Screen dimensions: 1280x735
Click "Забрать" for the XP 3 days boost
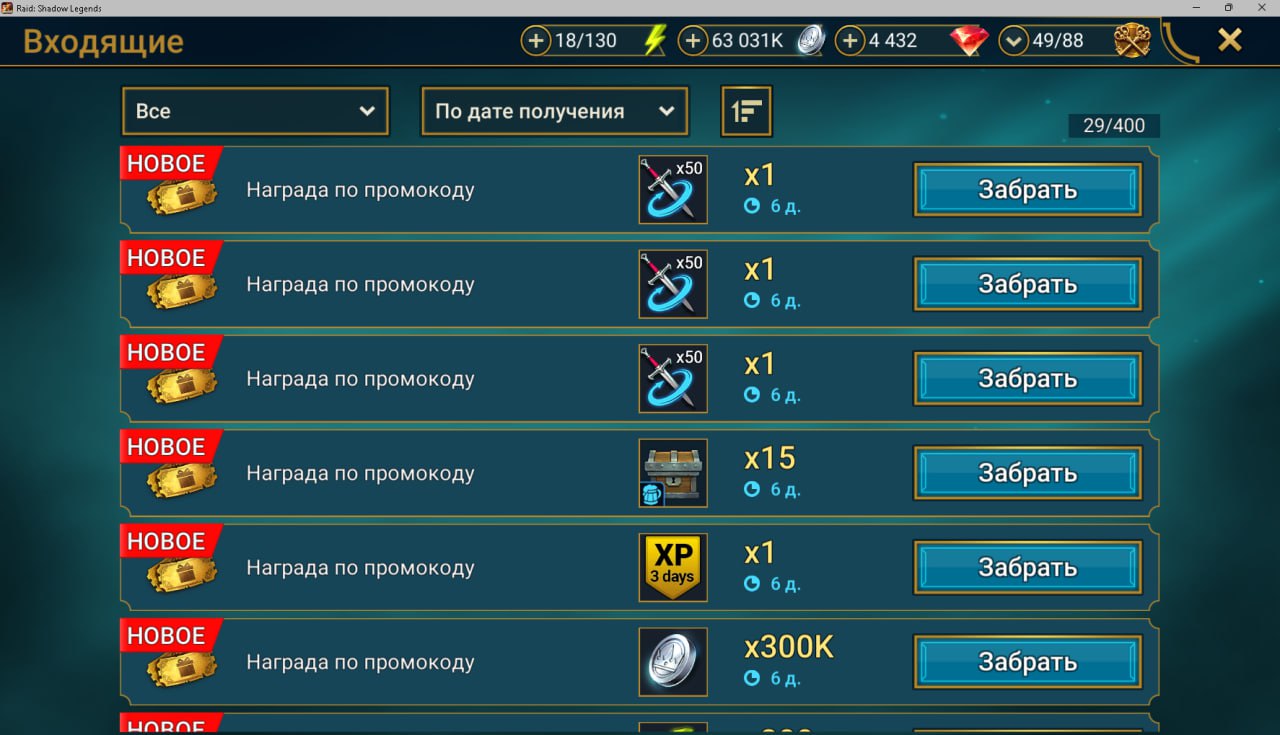click(x=1027, y=568)
